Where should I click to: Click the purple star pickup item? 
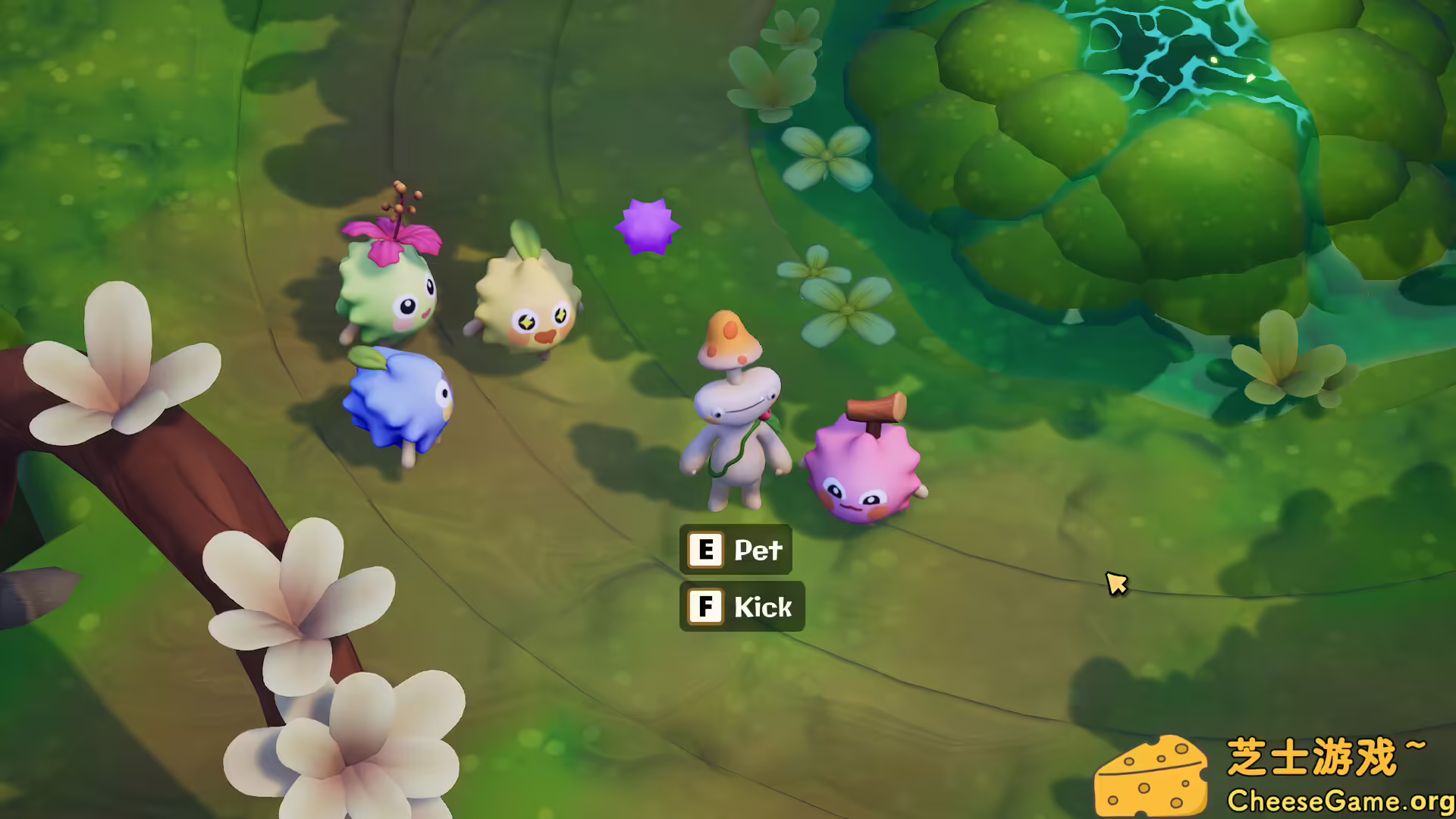click(x=645, y=224)
